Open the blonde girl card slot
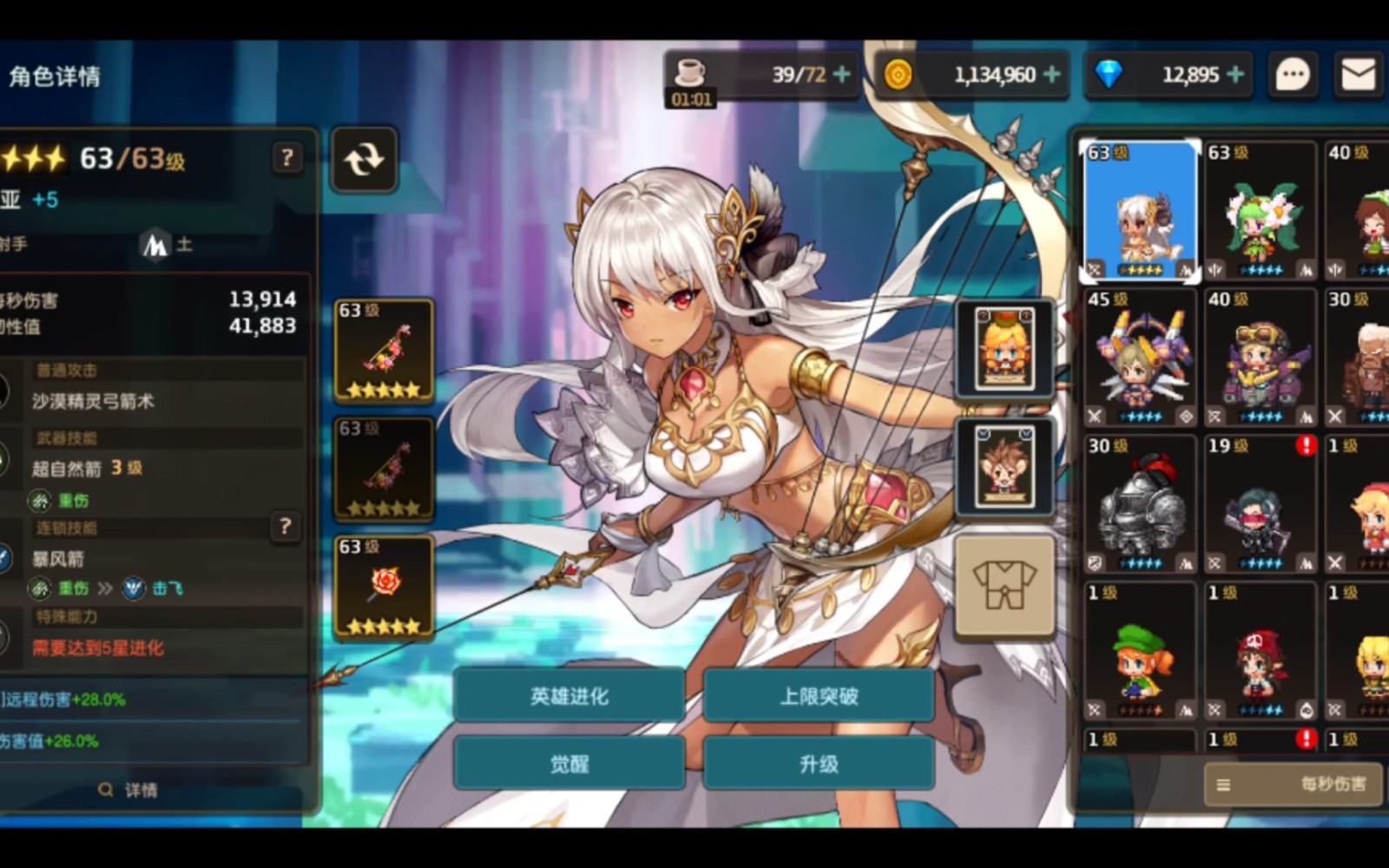The height and width of the screenshot is (868, 1389). click(x=1004, y=348)
